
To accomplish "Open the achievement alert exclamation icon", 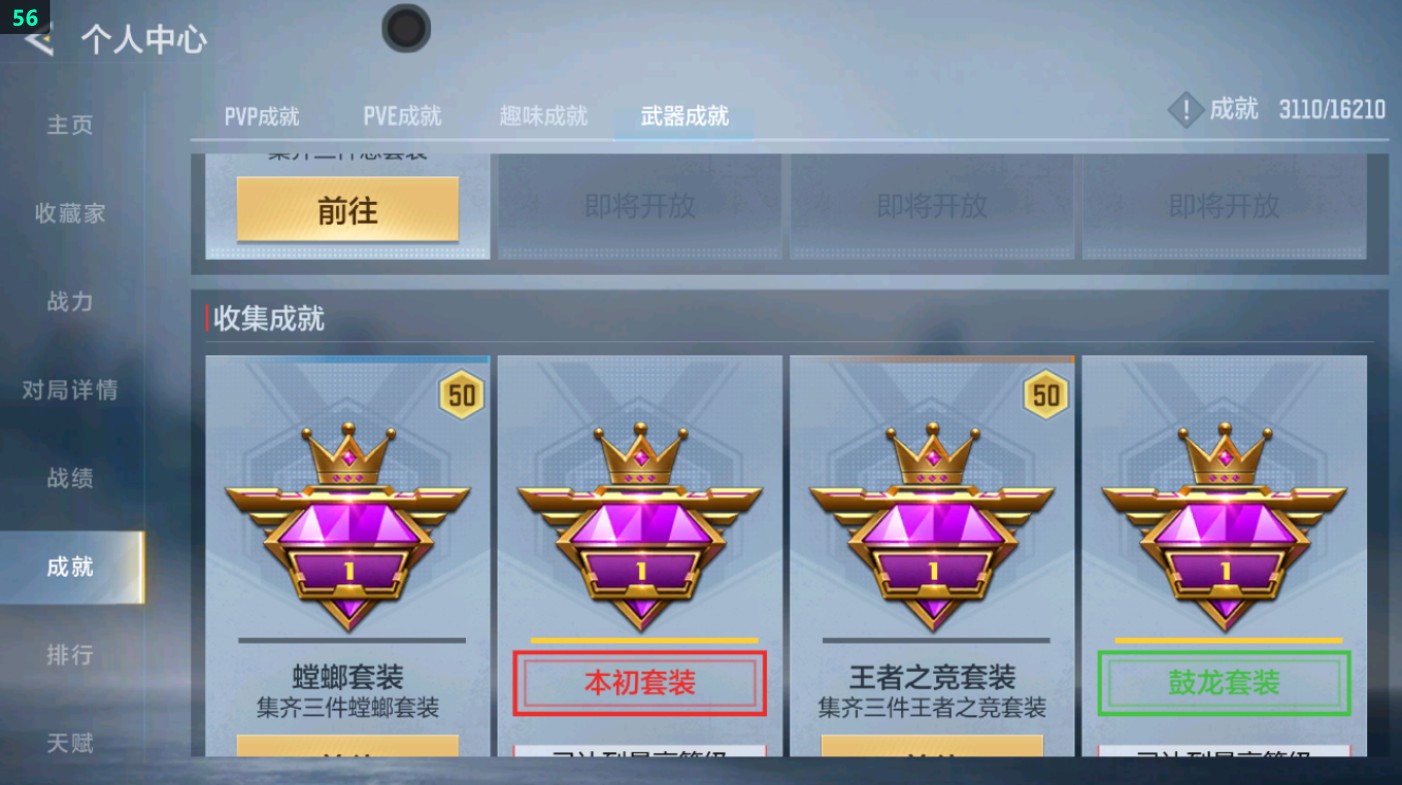I will (x=1185, y=110).
